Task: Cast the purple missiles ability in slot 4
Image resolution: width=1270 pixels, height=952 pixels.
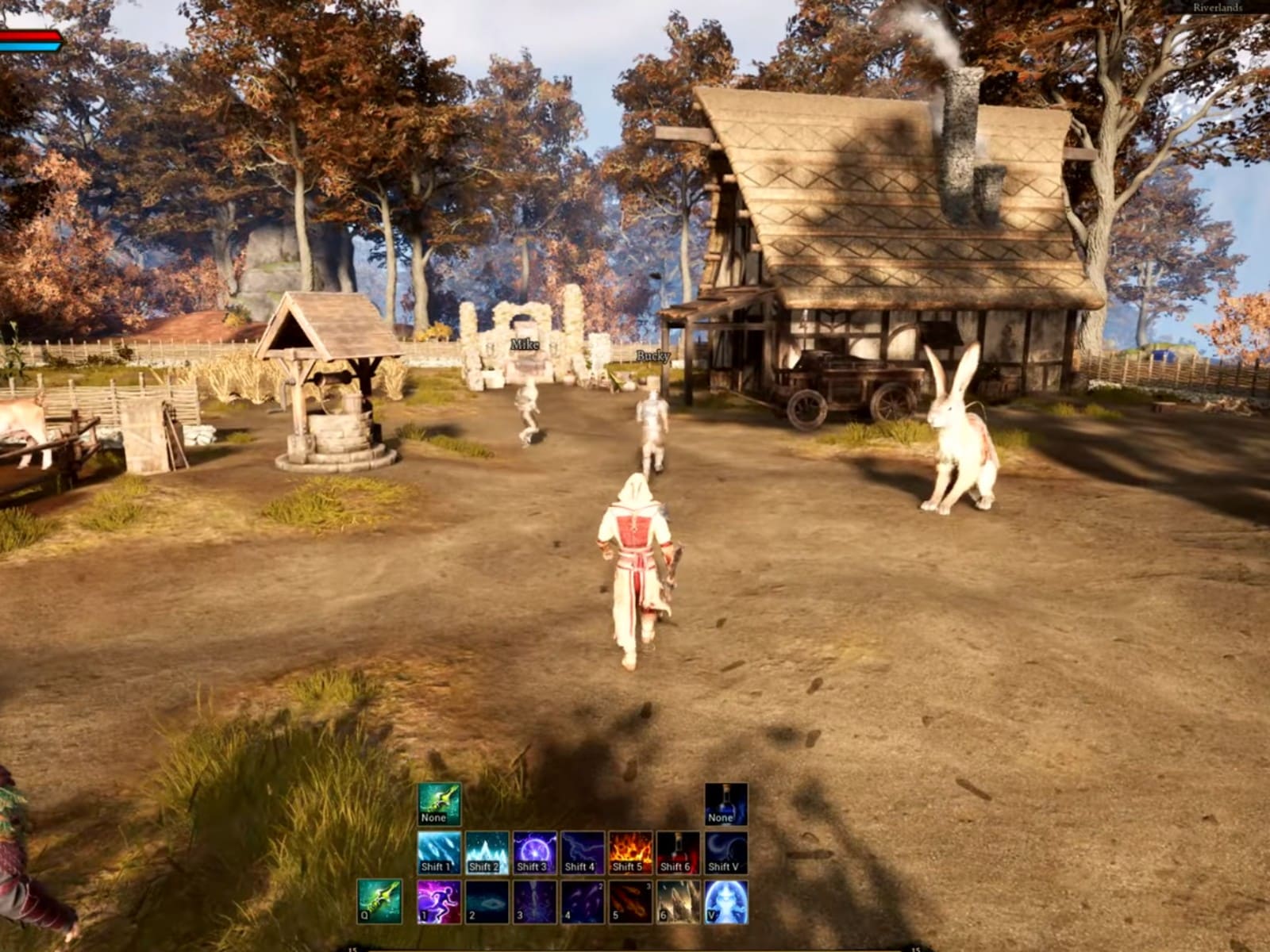Action: 582,901
